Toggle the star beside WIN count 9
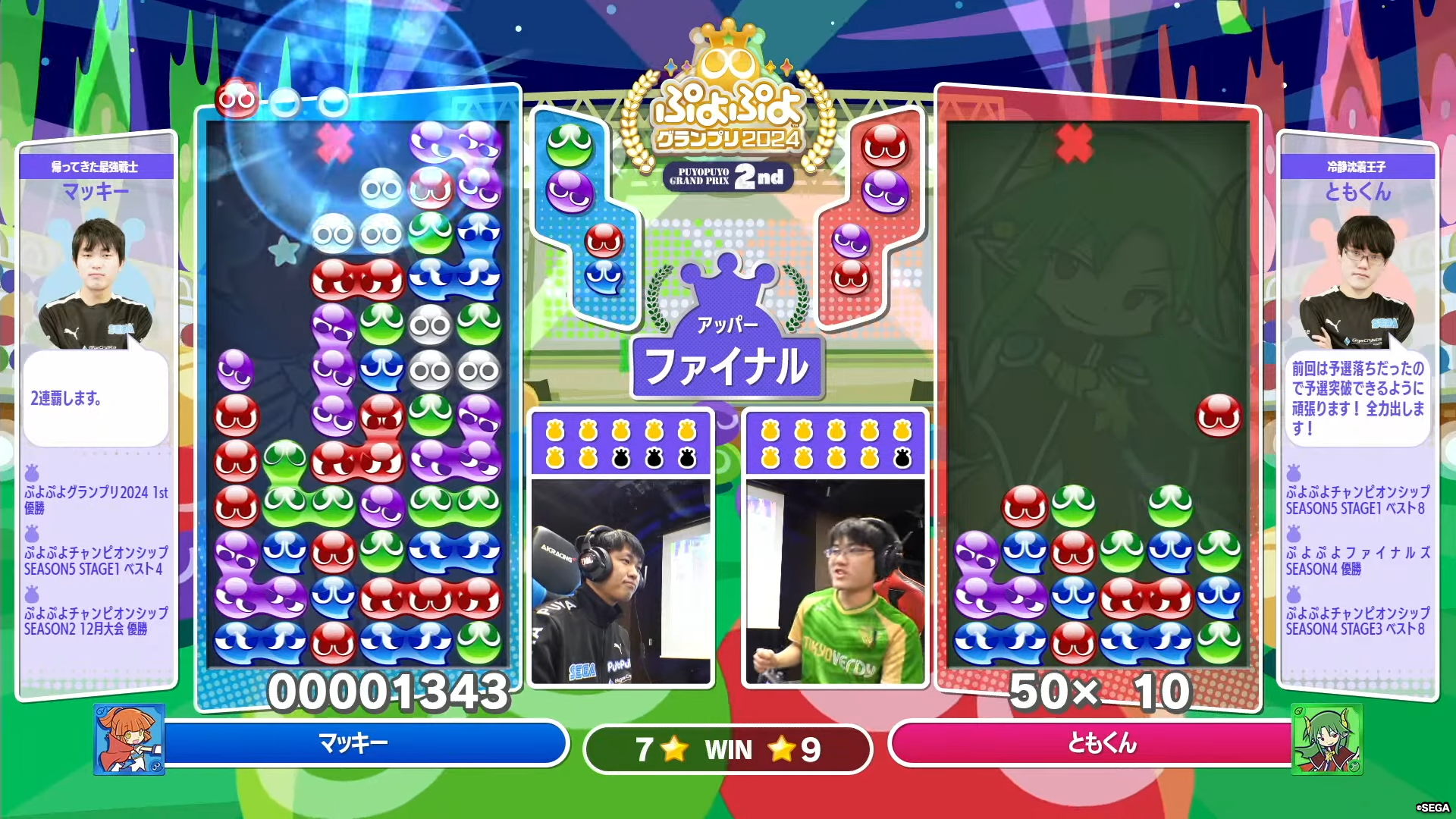The width and height of the screenshot is (1456, 819). 781,749
